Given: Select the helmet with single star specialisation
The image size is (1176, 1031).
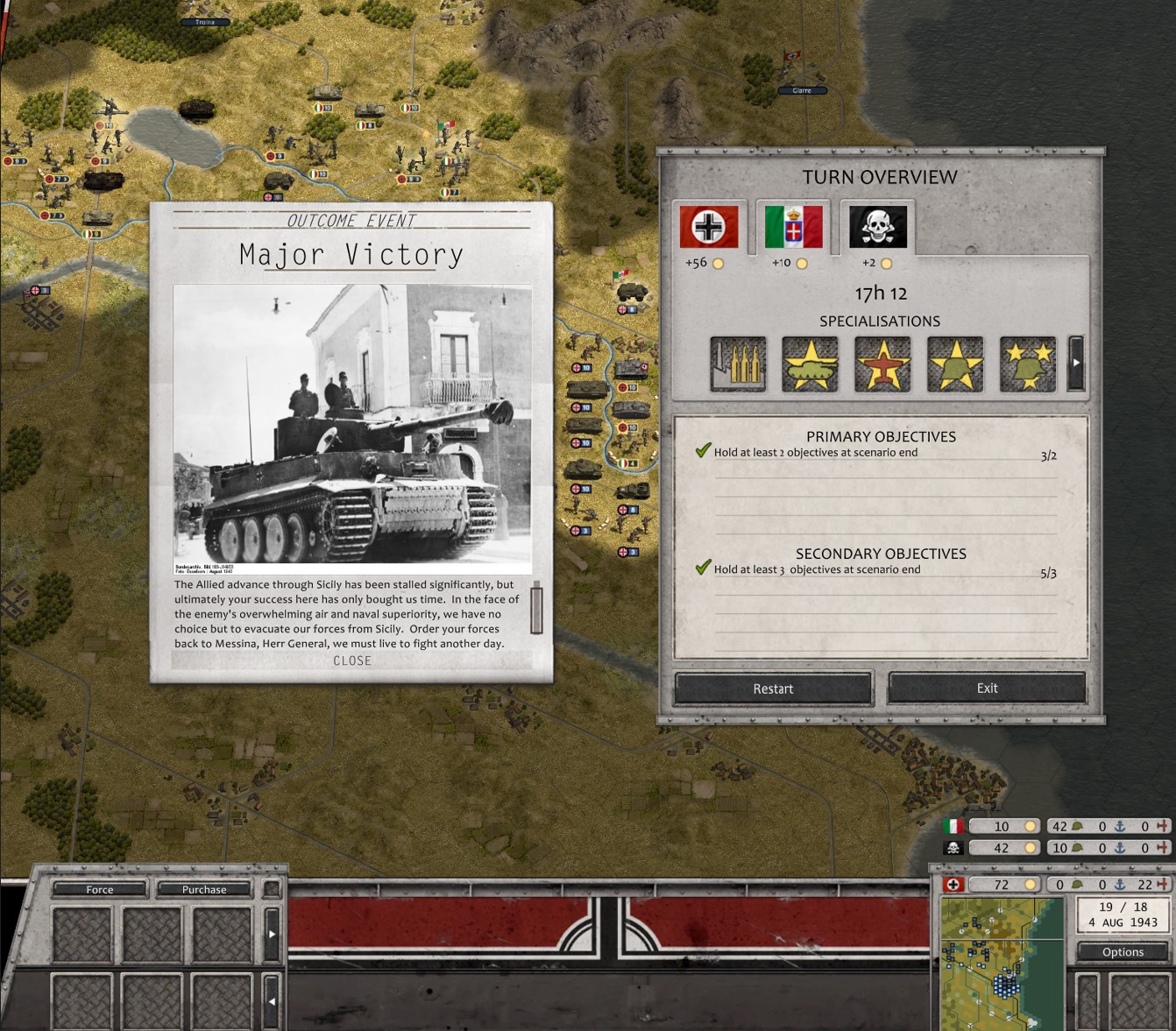Looking at the screenshot, I should pyautogui.click(x=955, y=364).
